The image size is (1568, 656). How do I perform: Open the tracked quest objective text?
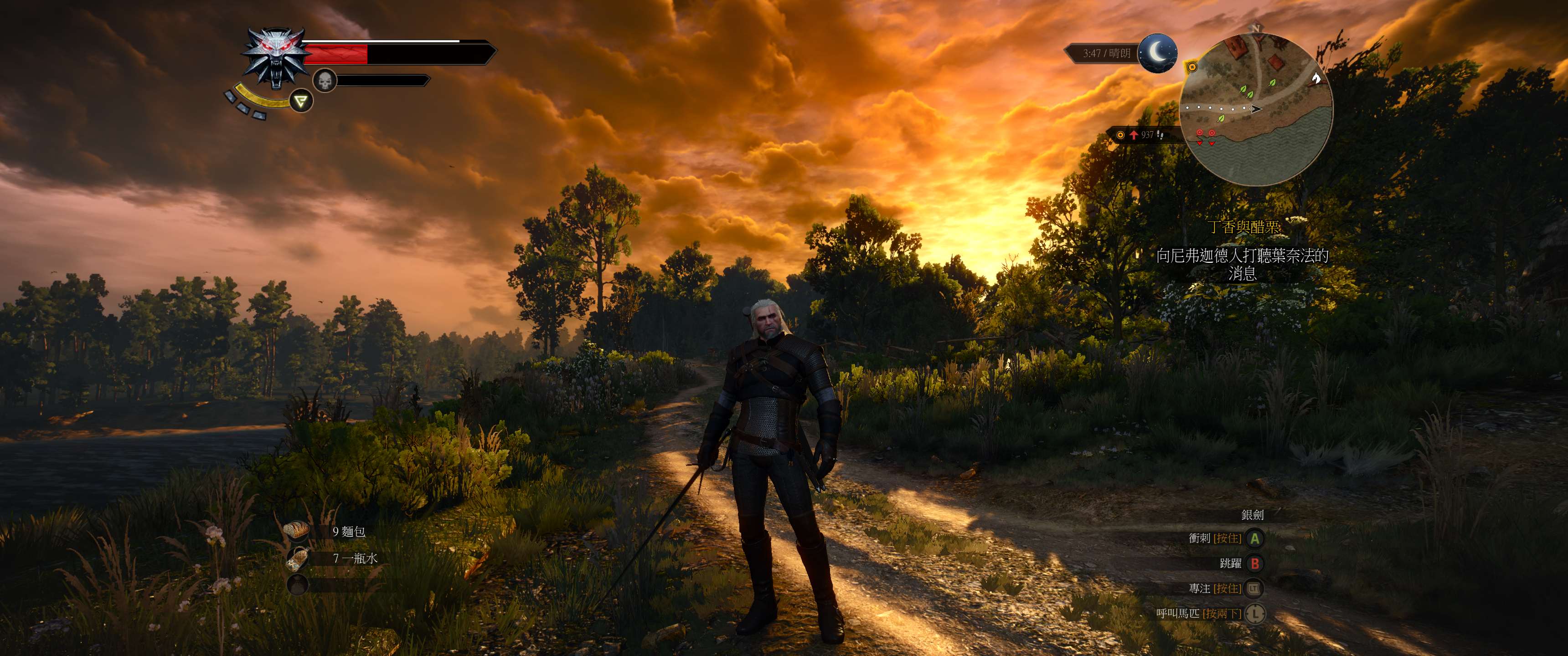[x=1242, y=263]
